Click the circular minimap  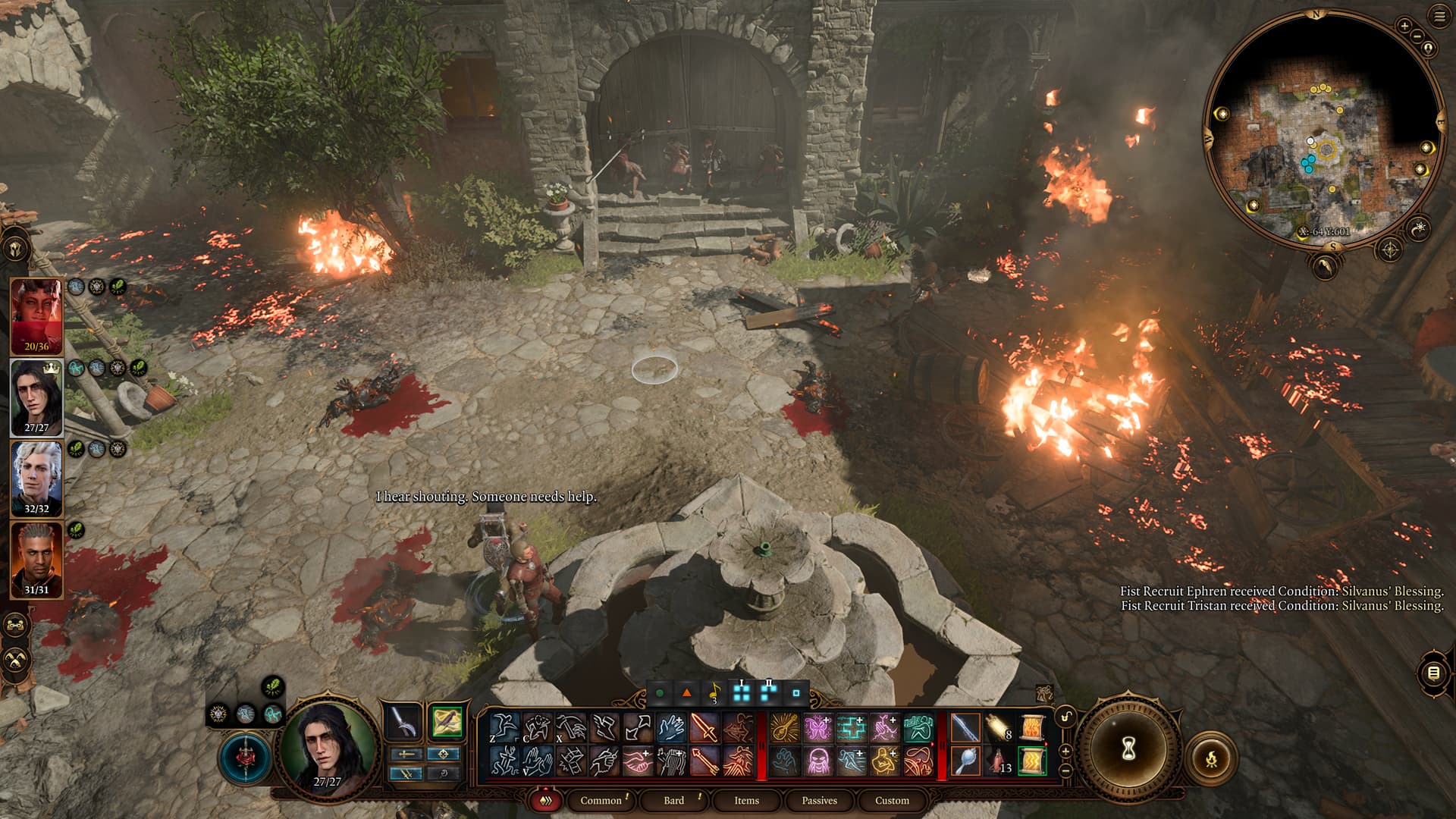[x=1323, y=129]
